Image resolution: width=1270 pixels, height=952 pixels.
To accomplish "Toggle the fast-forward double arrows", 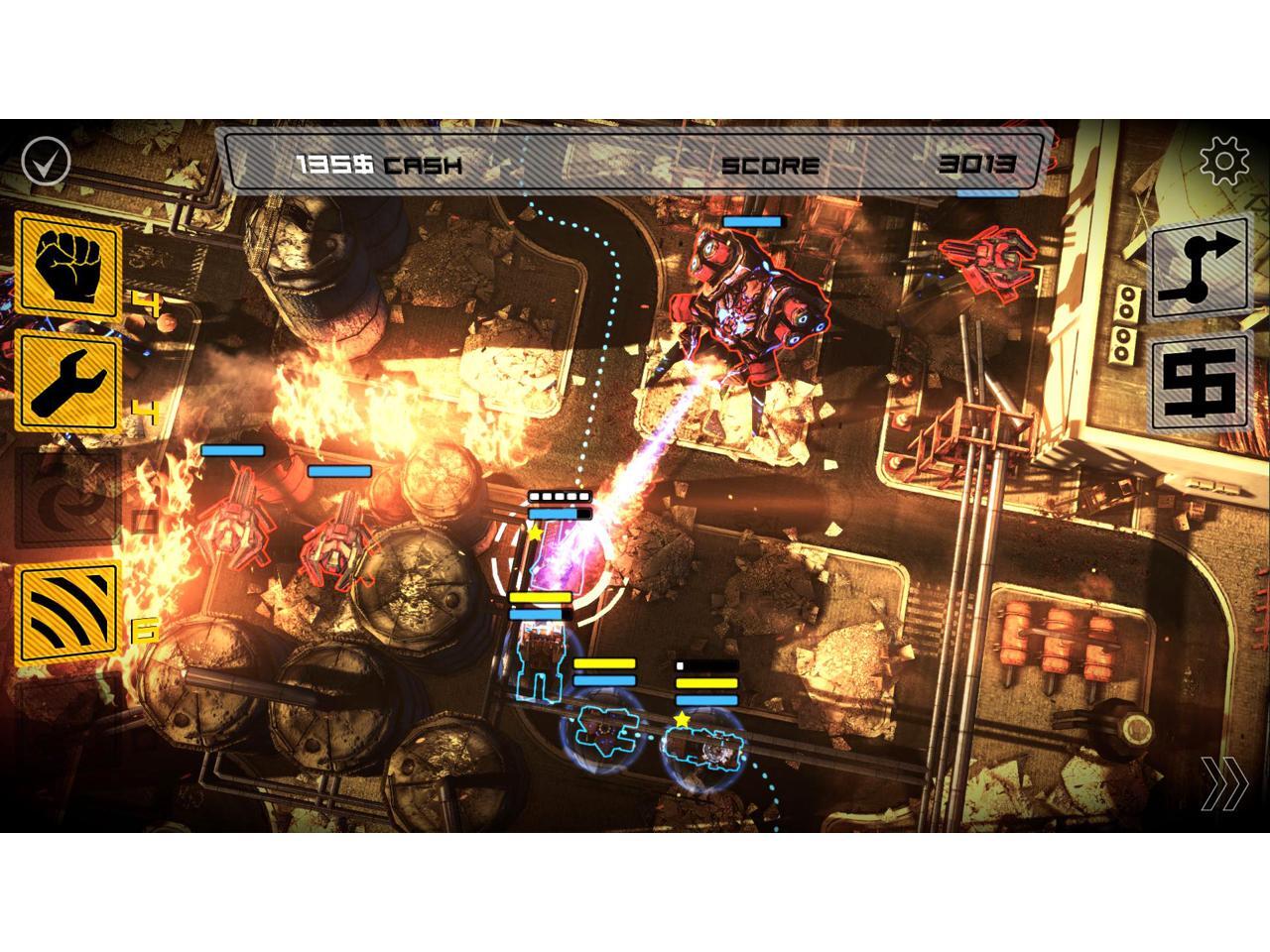I will pyautogui.click(x=1224, y=784).
